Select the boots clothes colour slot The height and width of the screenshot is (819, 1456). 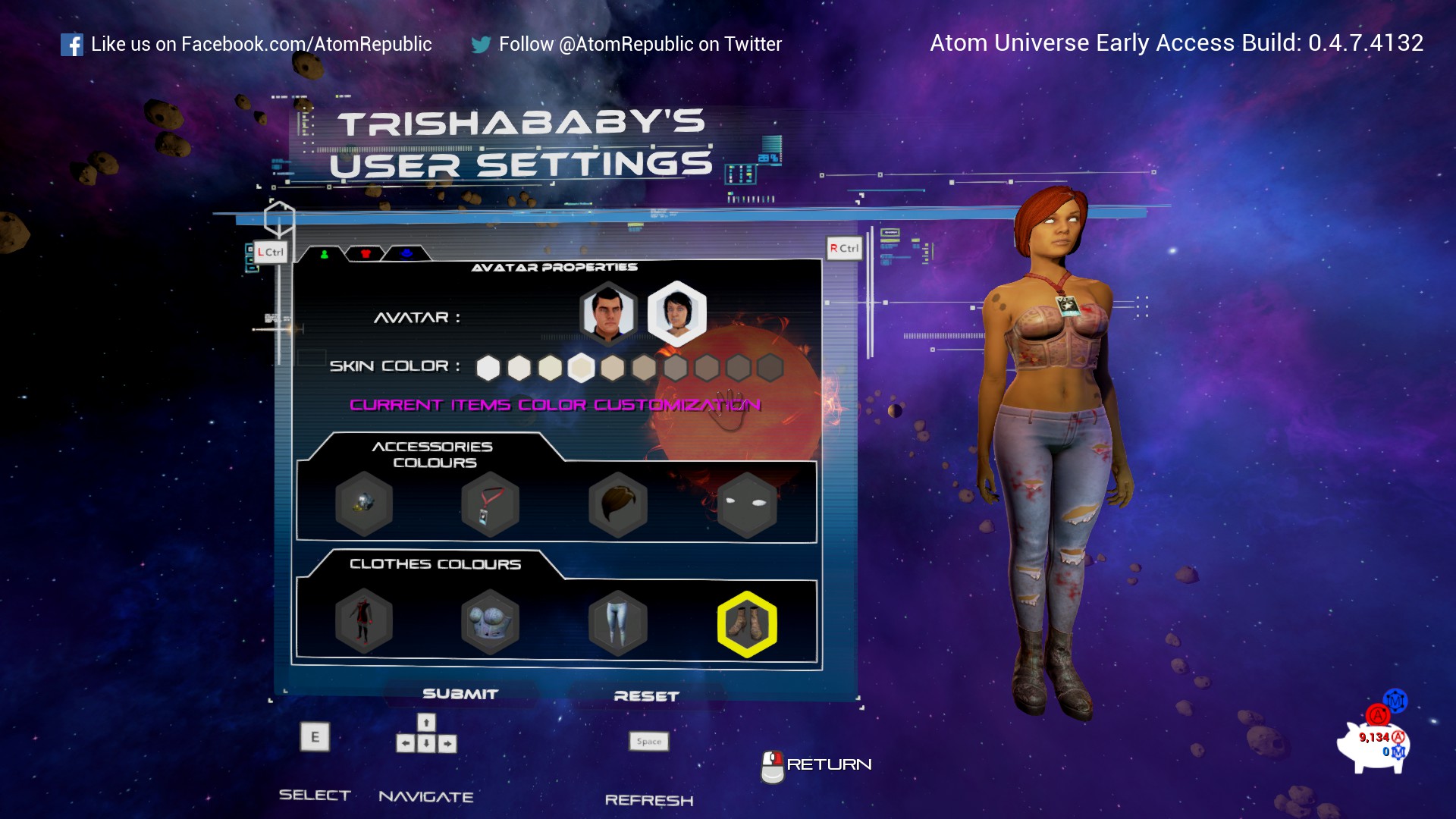pos(747,623)
